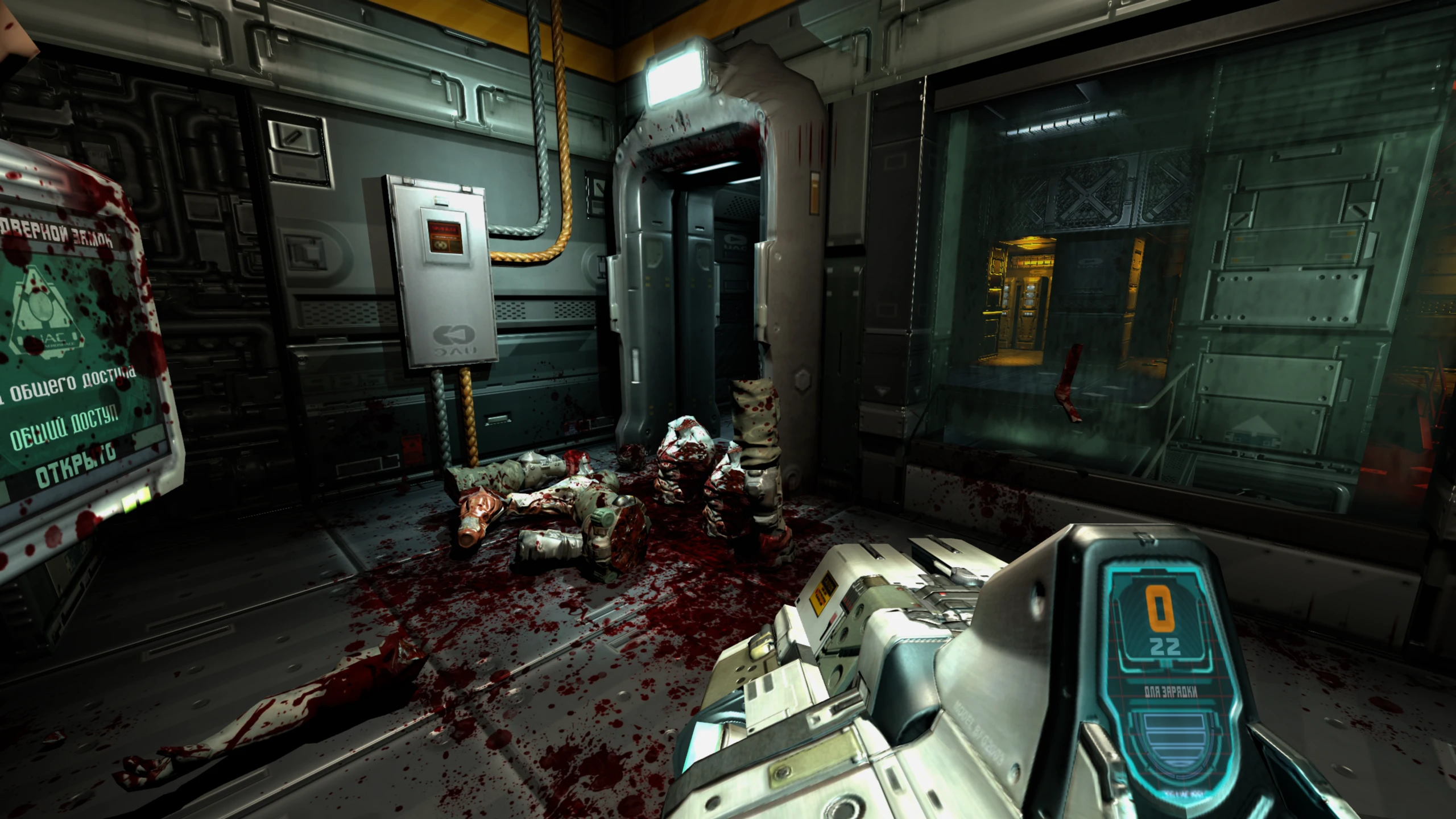This screenshot has width=1456, height=819.
Task: Click the ДЛЯ ЗАРЯДКИ label on the ammo readout
Action: tap(1171, 690)
